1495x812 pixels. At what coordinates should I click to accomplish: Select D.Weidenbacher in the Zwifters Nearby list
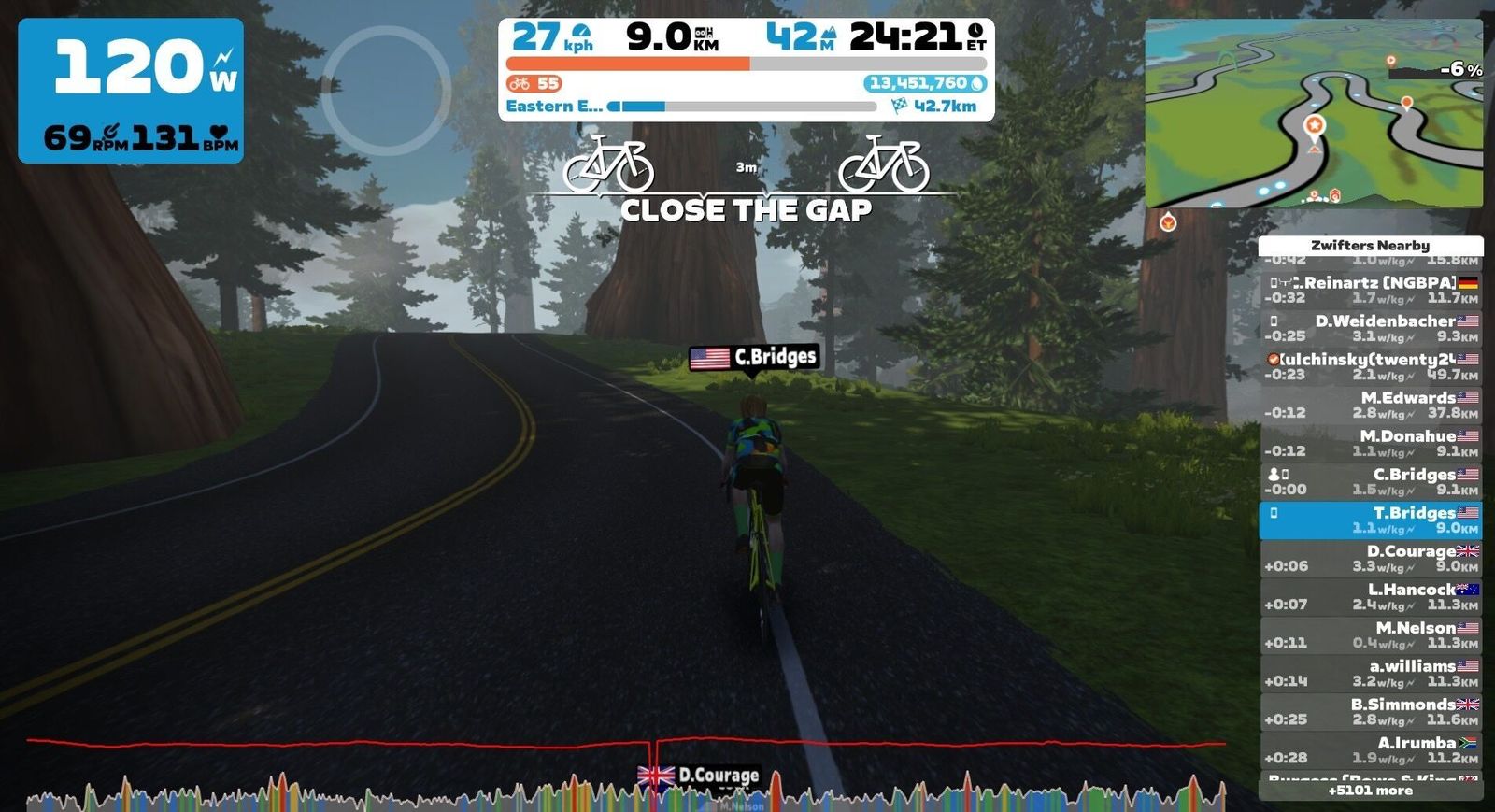1370,328
